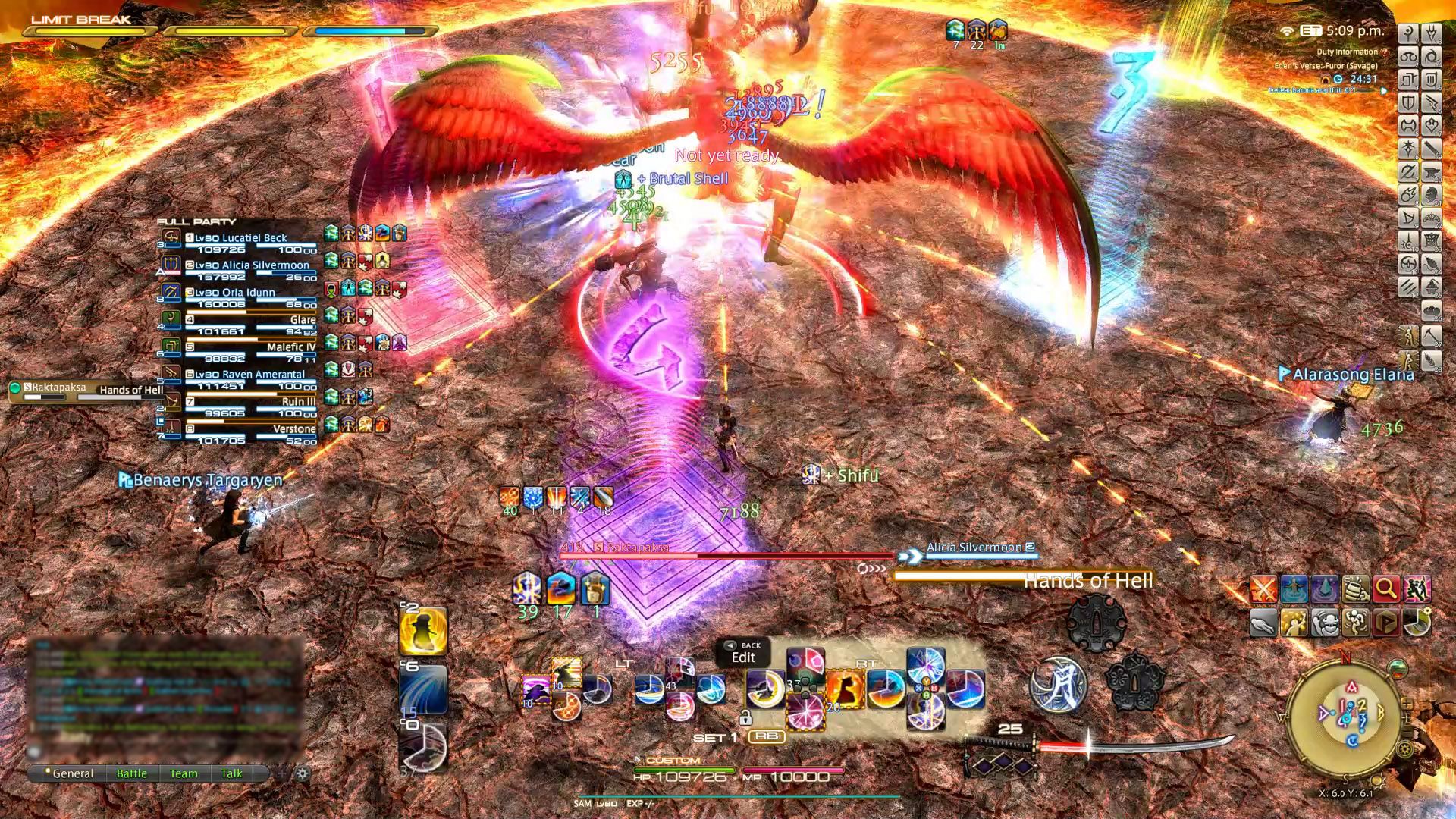Click the purple Teleport crystal icon
The height and width of the screenshot is (819, 1456).
pos(1325,588)
